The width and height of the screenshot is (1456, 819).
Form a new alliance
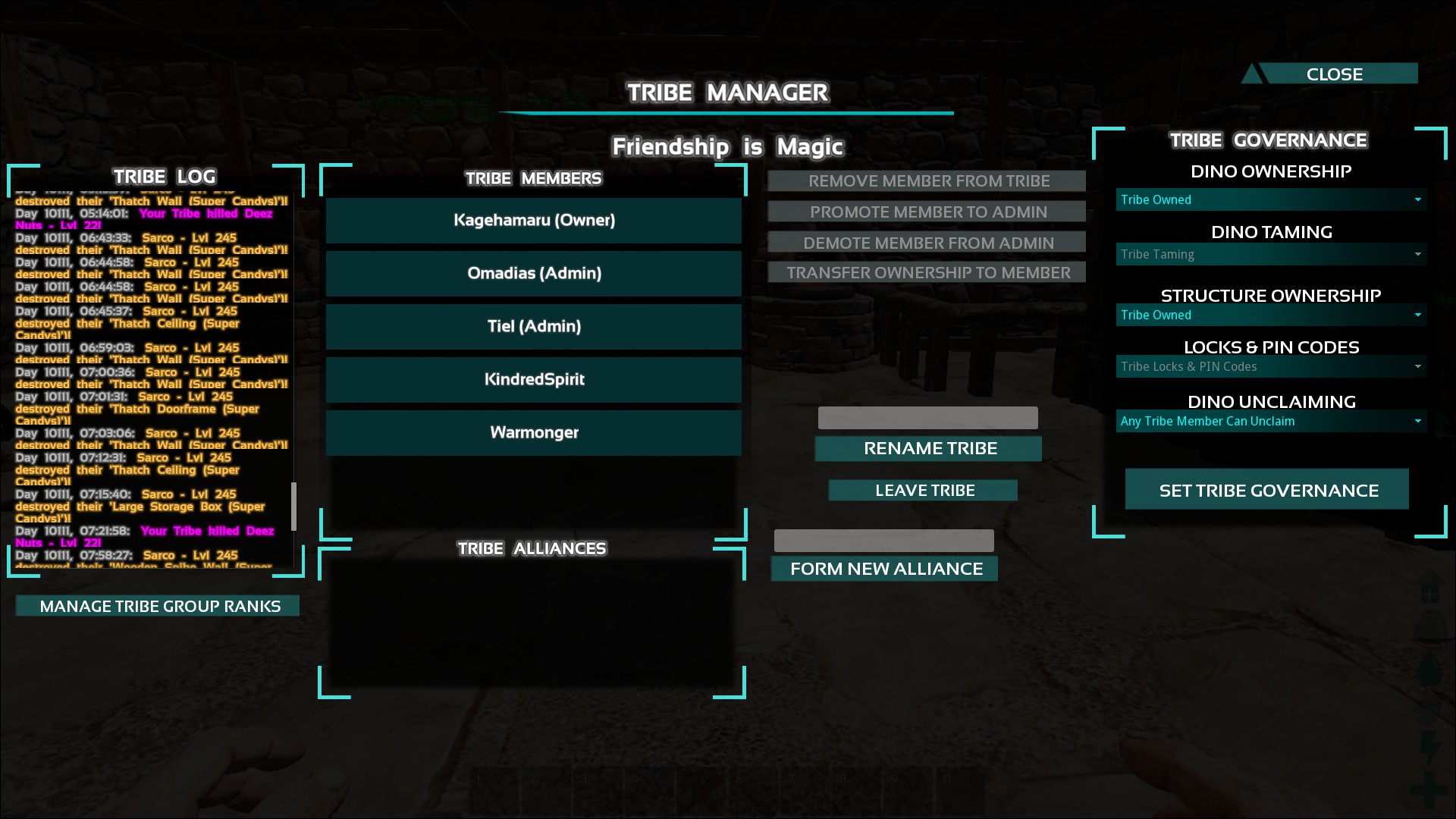tap(885, 569)
